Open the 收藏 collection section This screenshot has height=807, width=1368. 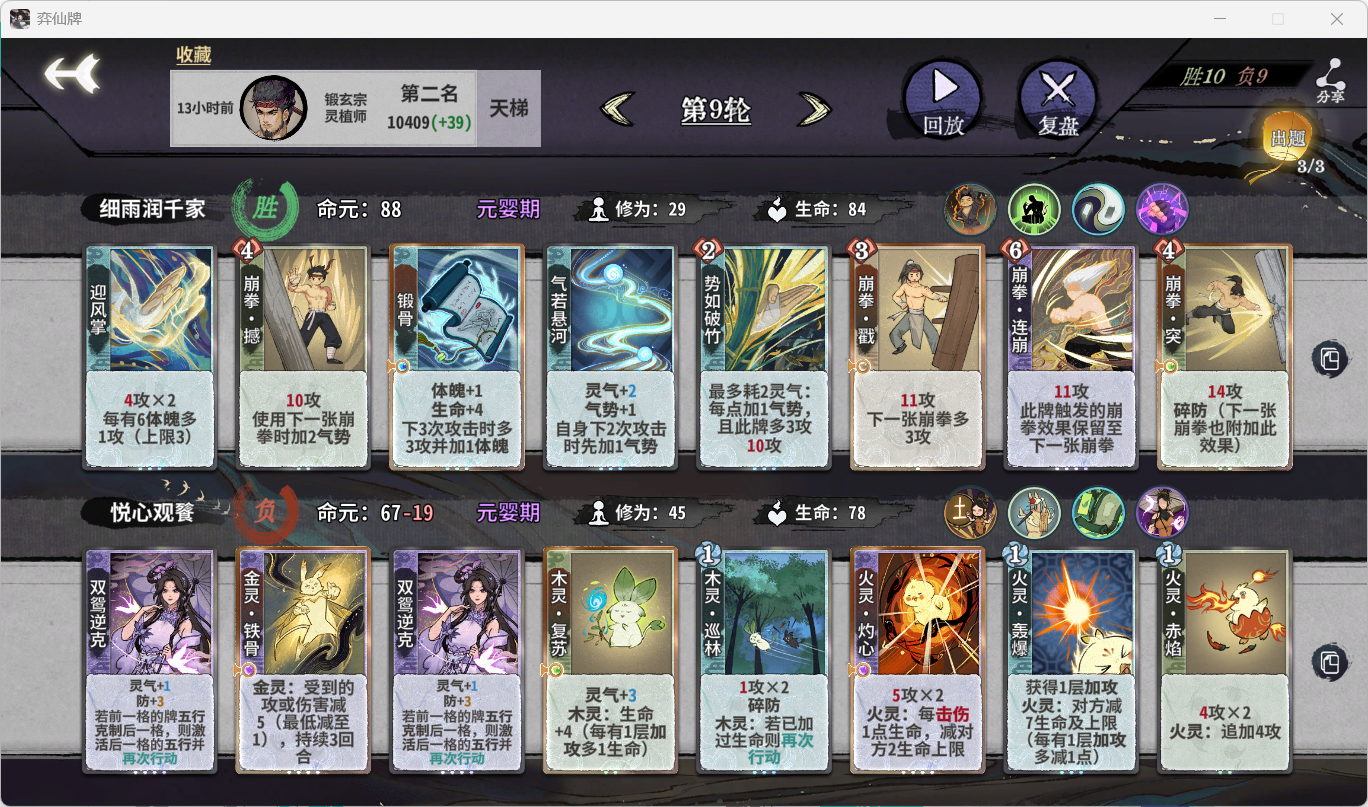click(x=191, y=54)
